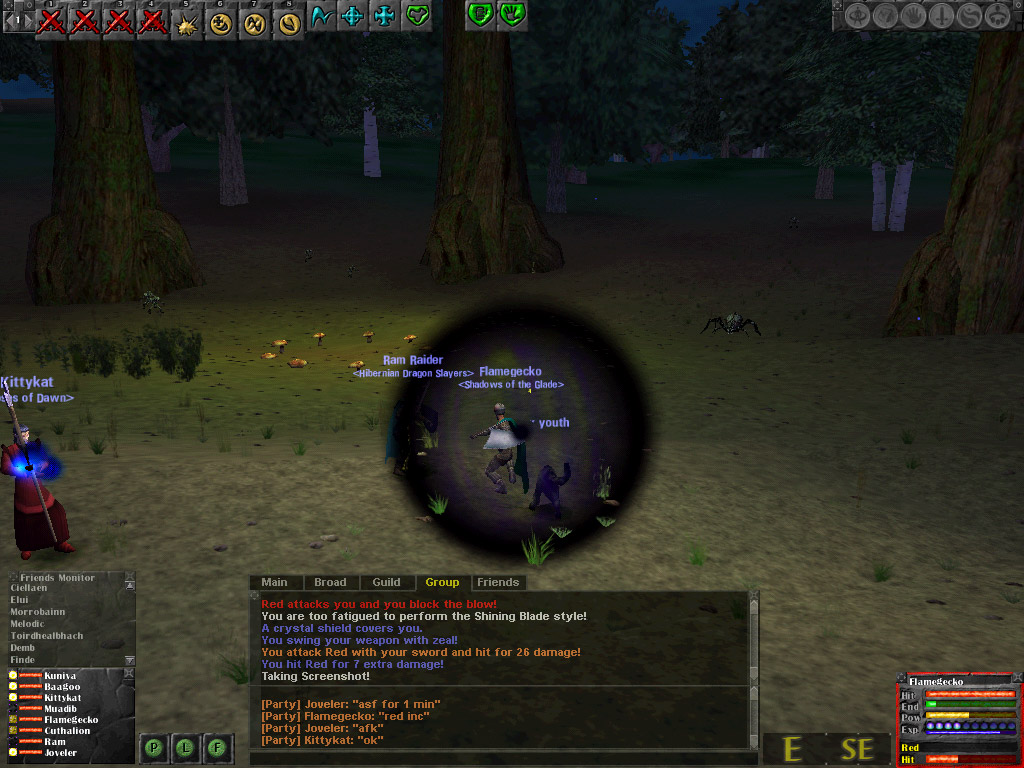Close the Friends Monitor window

[129, 578]
